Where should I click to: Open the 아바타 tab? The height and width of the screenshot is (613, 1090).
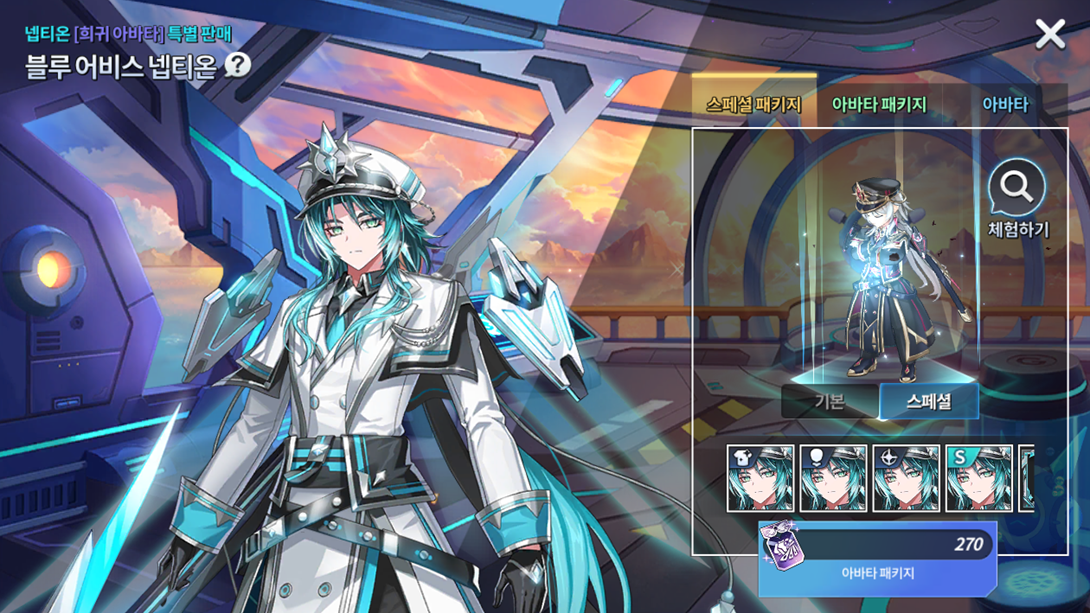click(x=1004, y=104)
